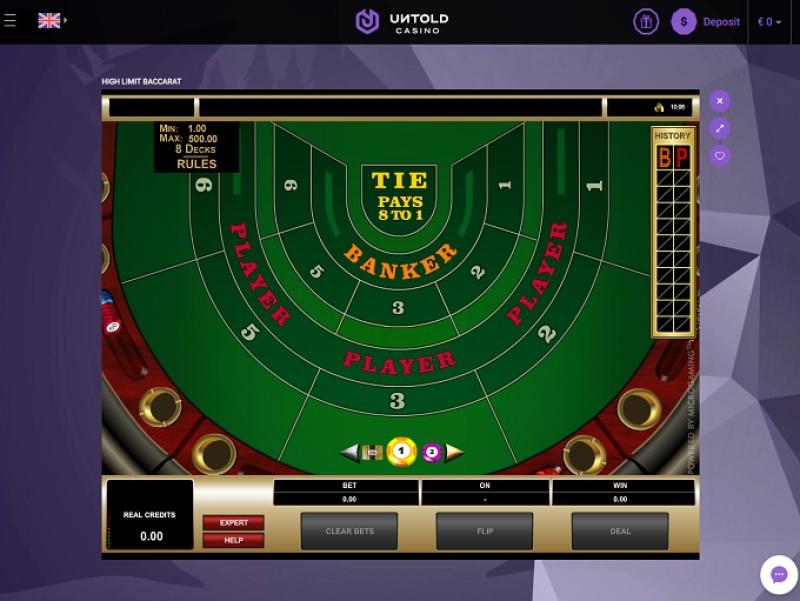This screenshot has height=601, width=800.
Task: Click the Flip button
Action: (484, 531)
